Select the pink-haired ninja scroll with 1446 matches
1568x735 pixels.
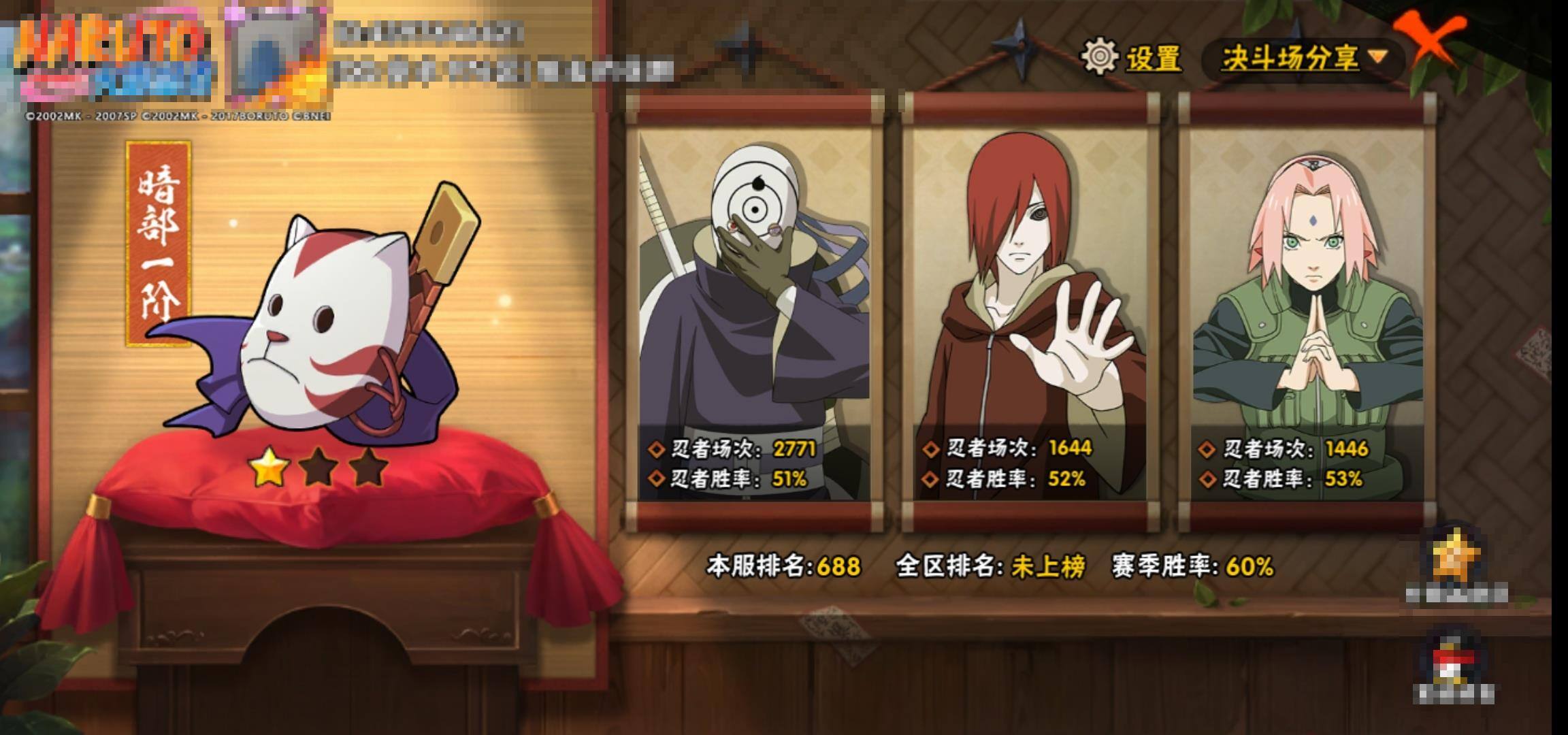[x=1307, y=313]
